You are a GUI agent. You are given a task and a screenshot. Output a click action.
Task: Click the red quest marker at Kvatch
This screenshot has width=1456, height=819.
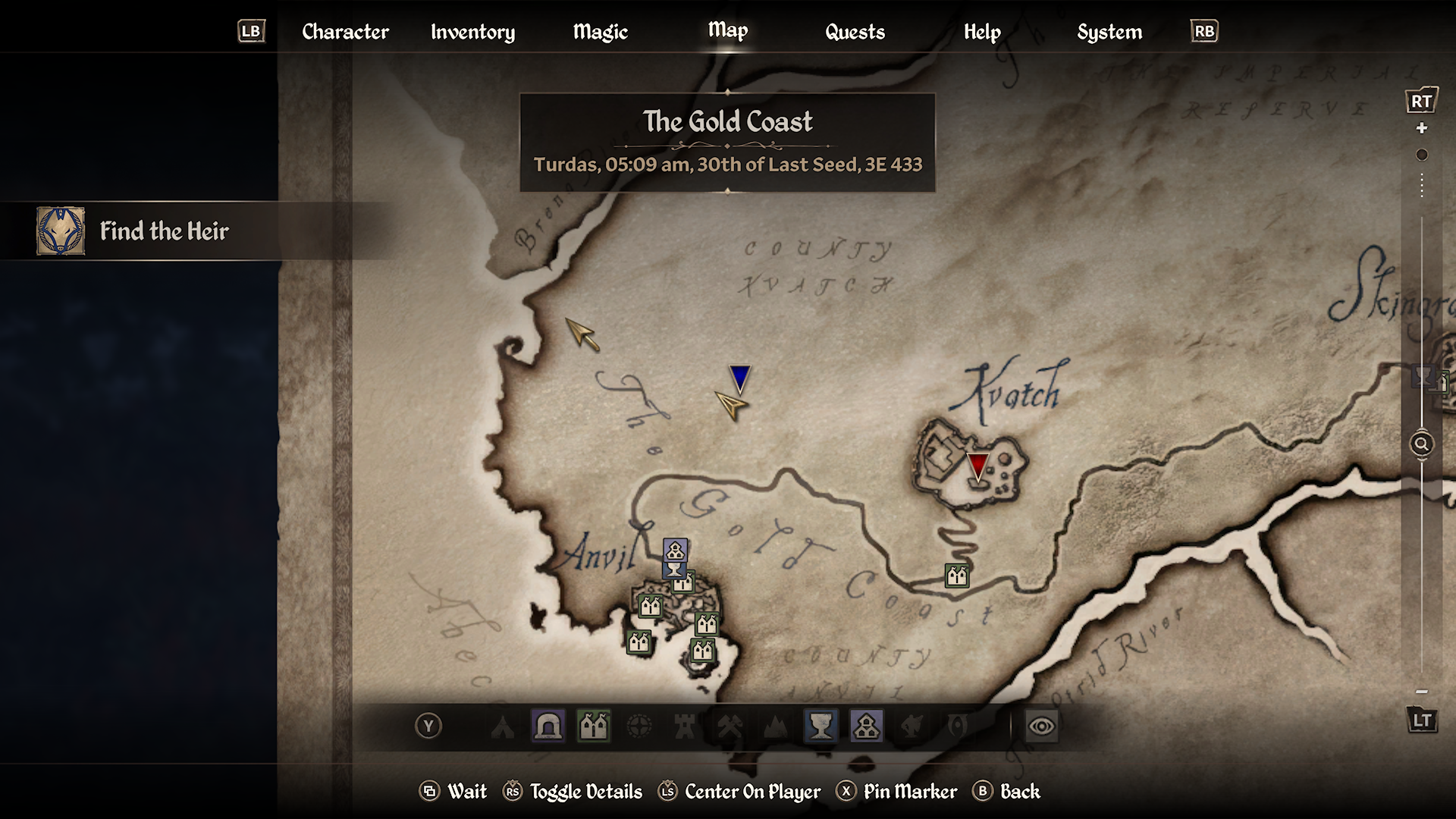pos(978,466)
